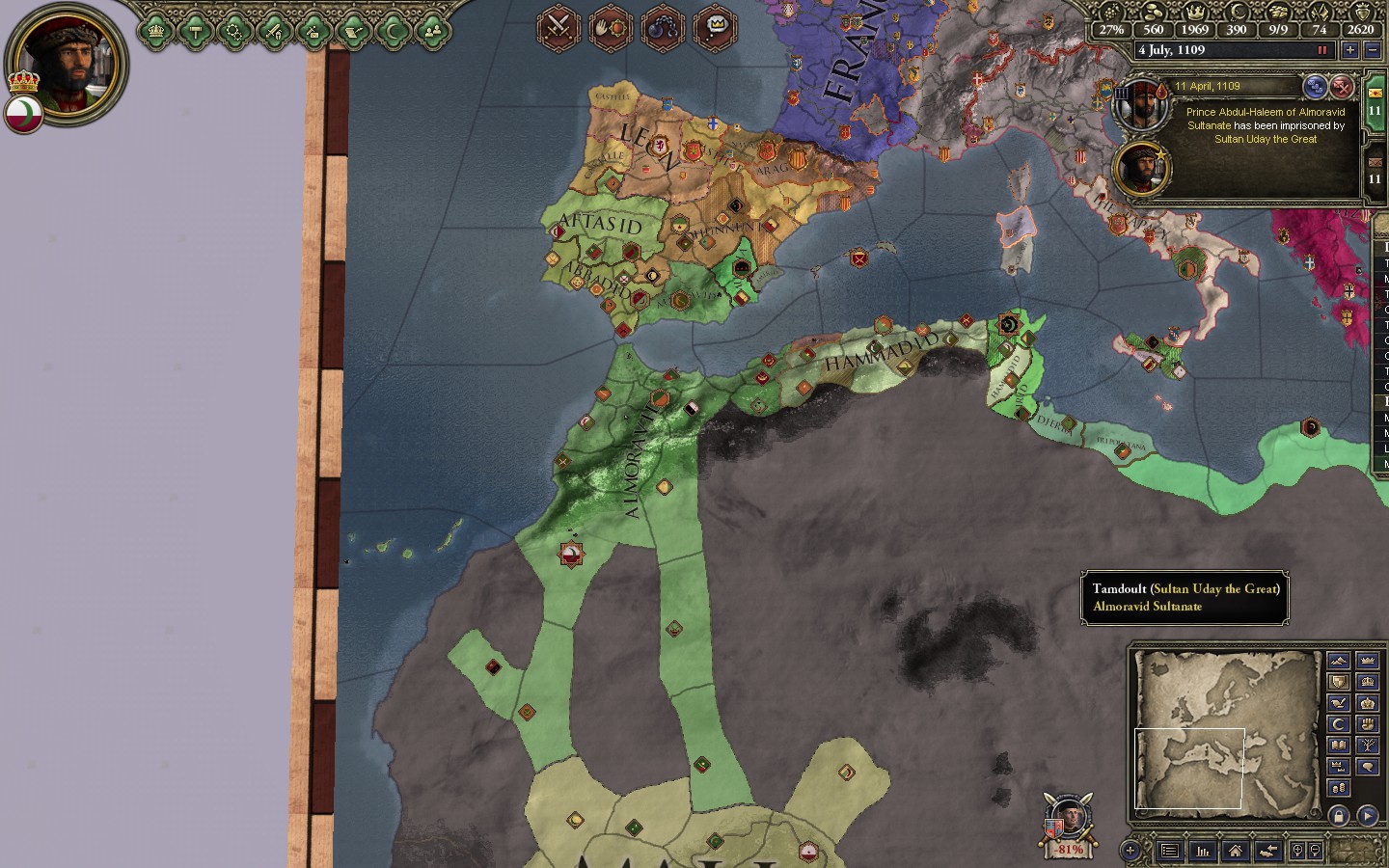Click the blue envelopes button on the message
The width and height of the screenshot is (1389, 868).
[x=1315, y=88]
